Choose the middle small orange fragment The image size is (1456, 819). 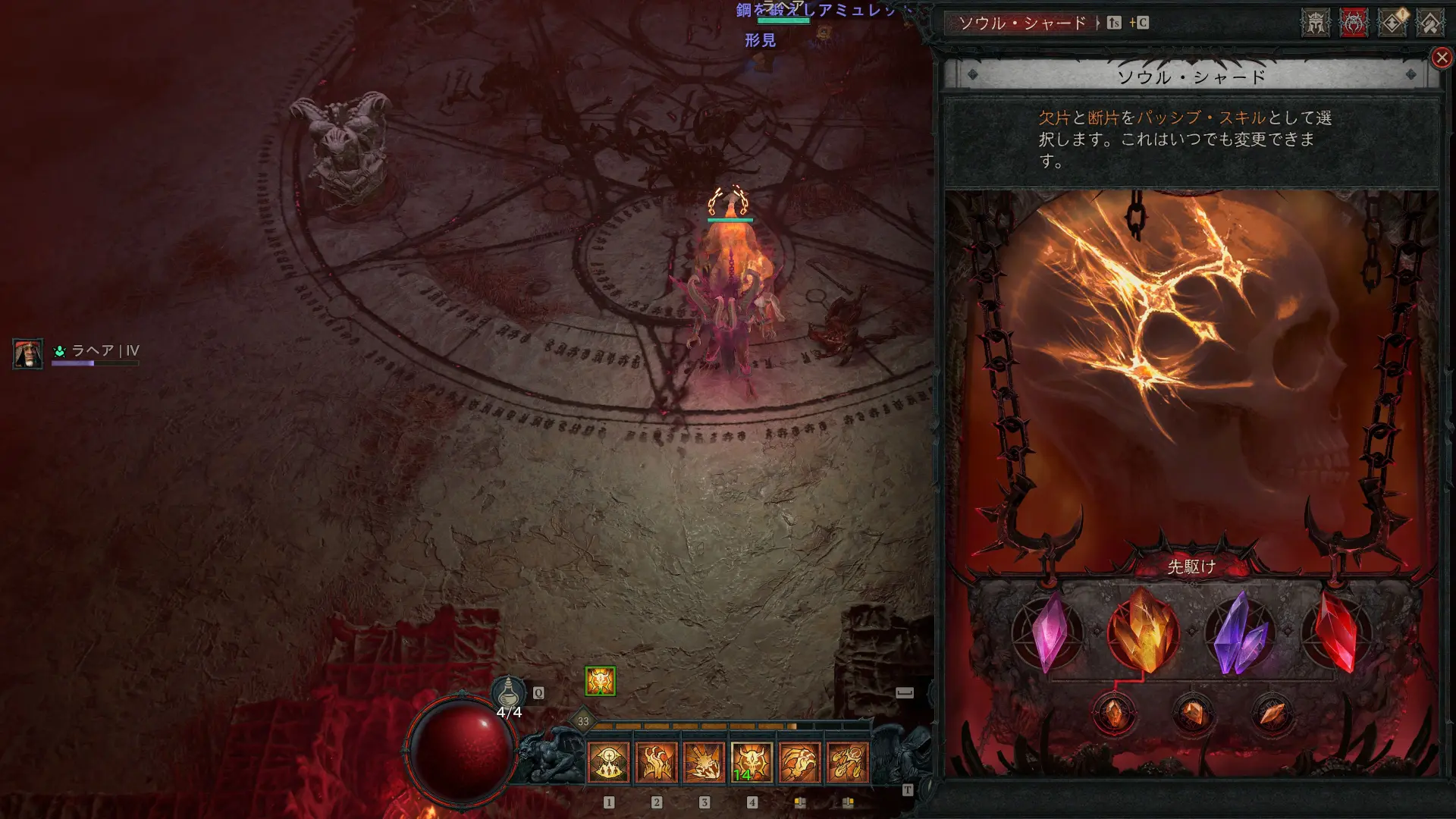click(x=1193, y=714)
